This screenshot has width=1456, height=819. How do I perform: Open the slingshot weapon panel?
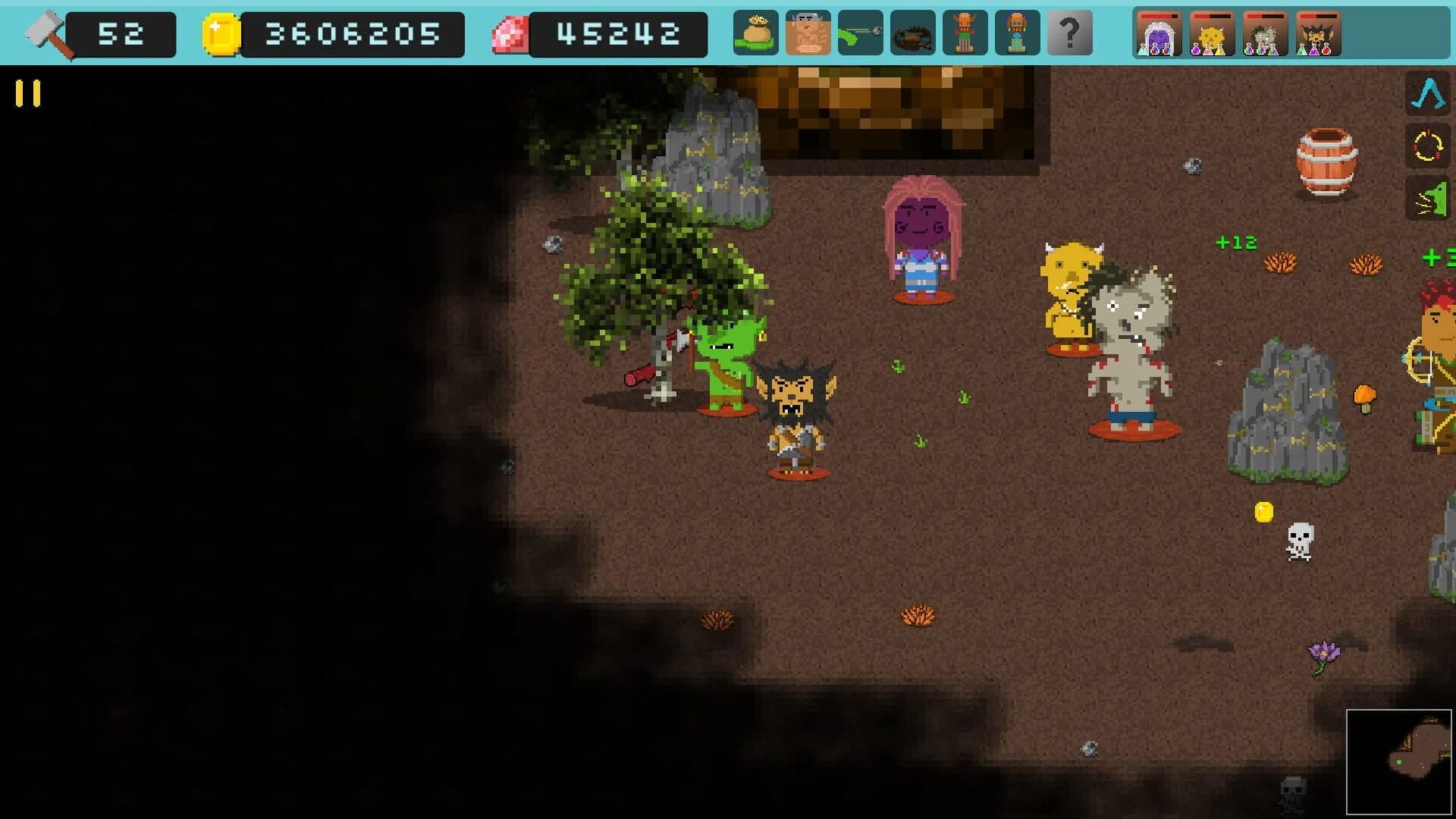[x=862, y=33]
